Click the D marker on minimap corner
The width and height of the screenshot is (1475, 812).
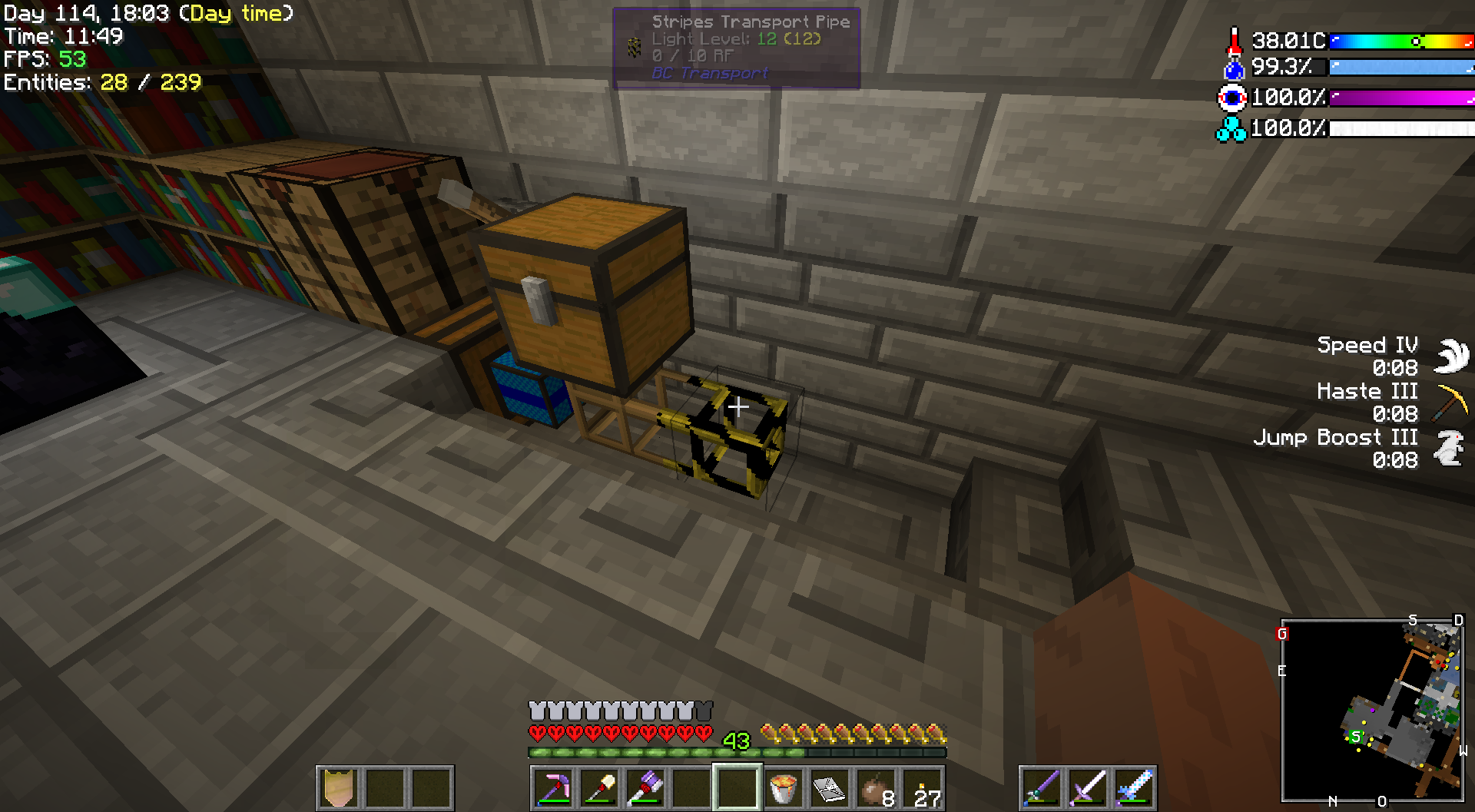coord(1458,621)
